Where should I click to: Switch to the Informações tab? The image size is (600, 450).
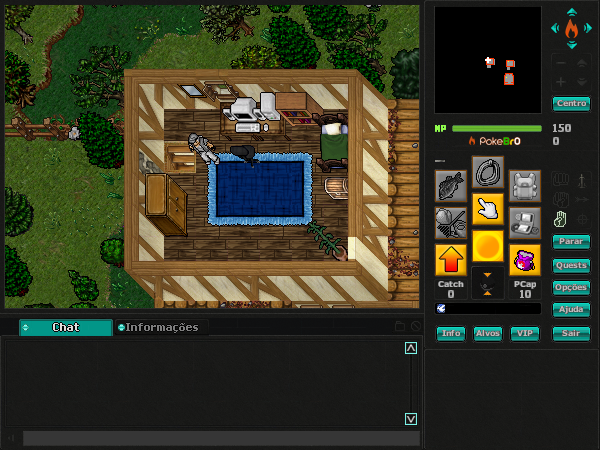160,327
